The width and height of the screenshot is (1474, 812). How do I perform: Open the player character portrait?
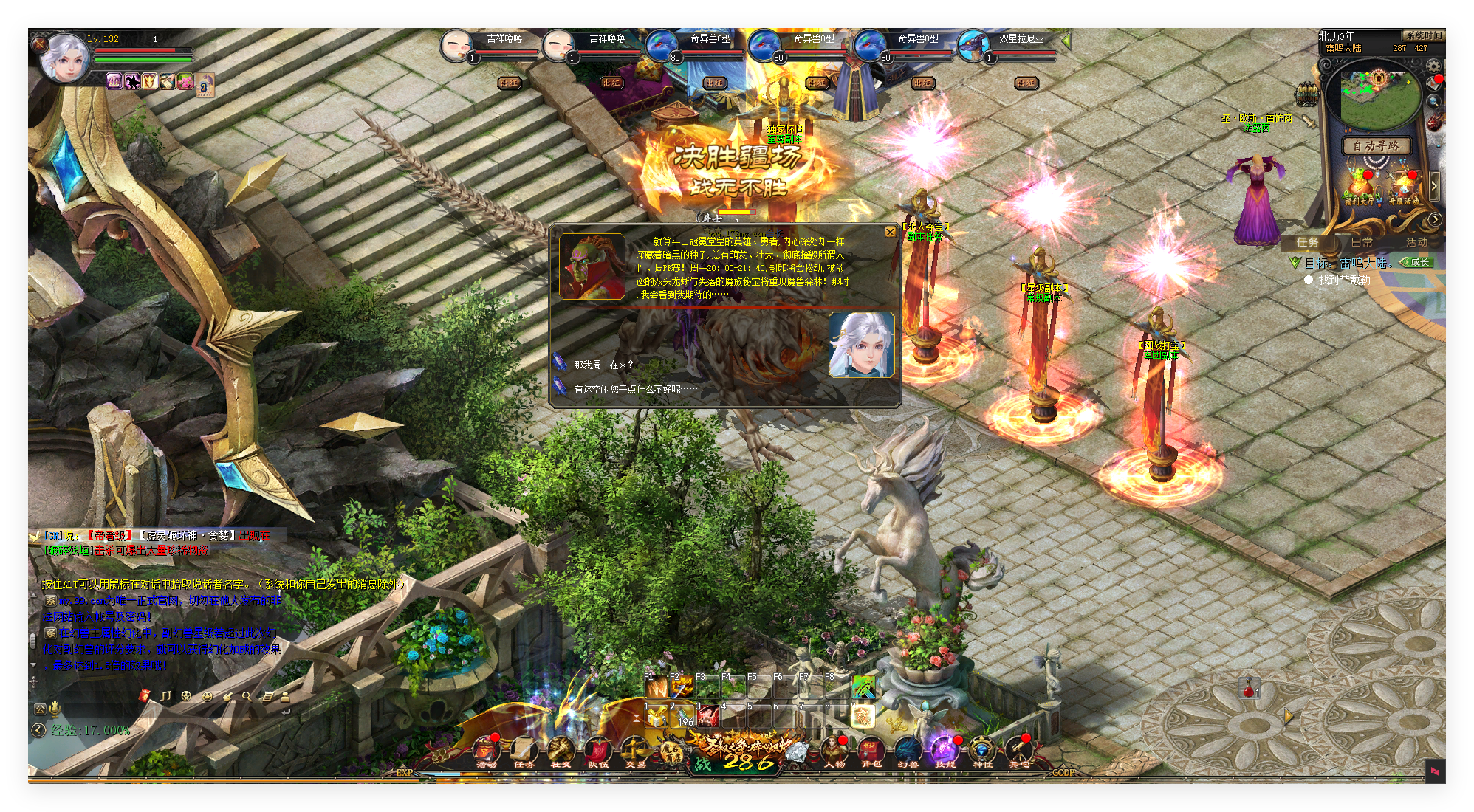click(x=65, y=58)
